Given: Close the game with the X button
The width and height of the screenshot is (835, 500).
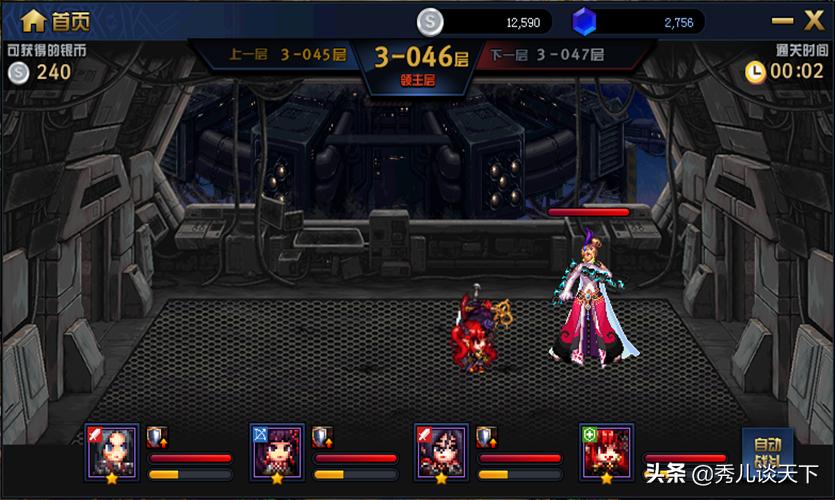Looking at the screenshot, I should [814, 19].
